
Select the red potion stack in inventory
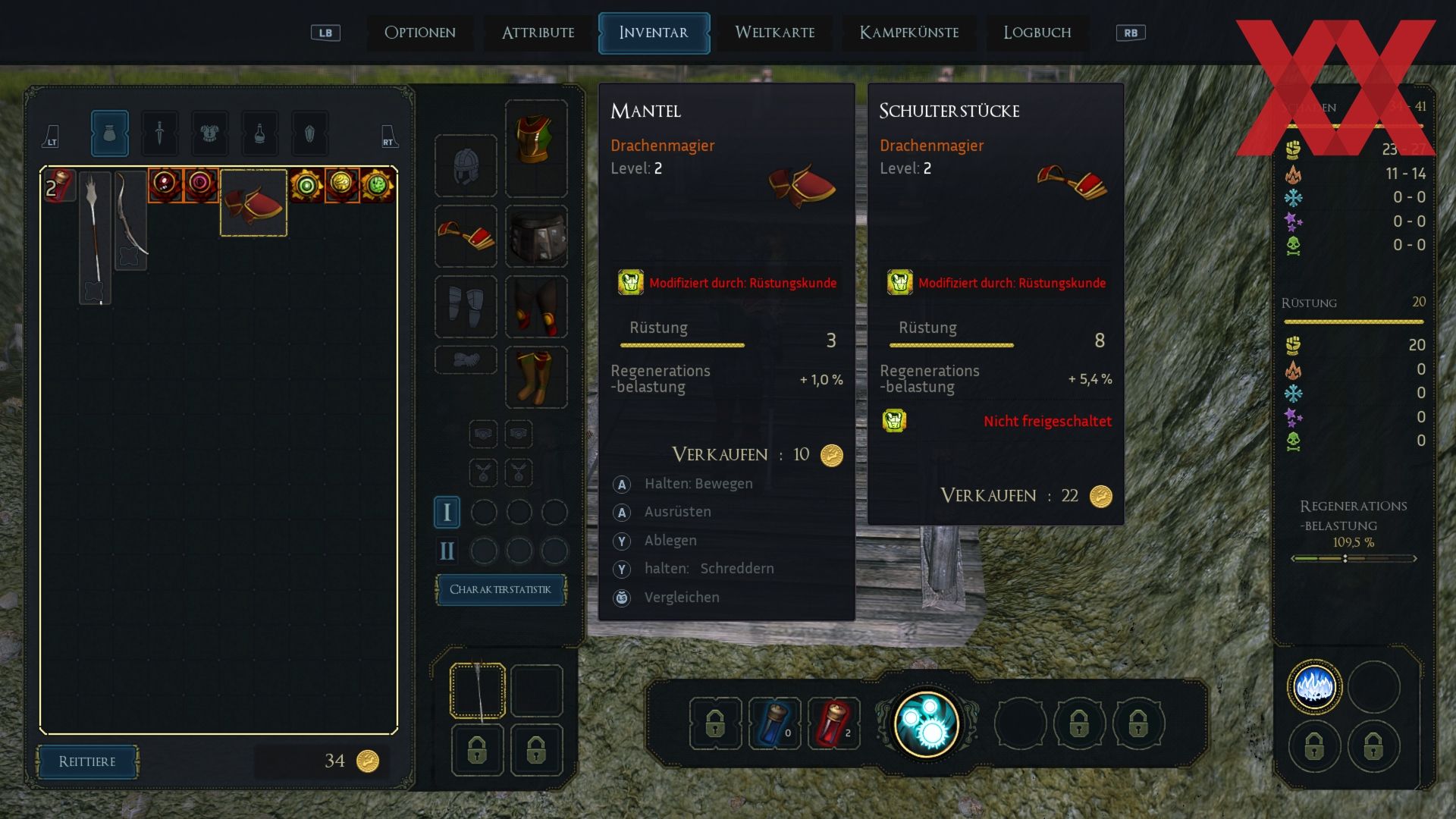[x=59, y=186]
